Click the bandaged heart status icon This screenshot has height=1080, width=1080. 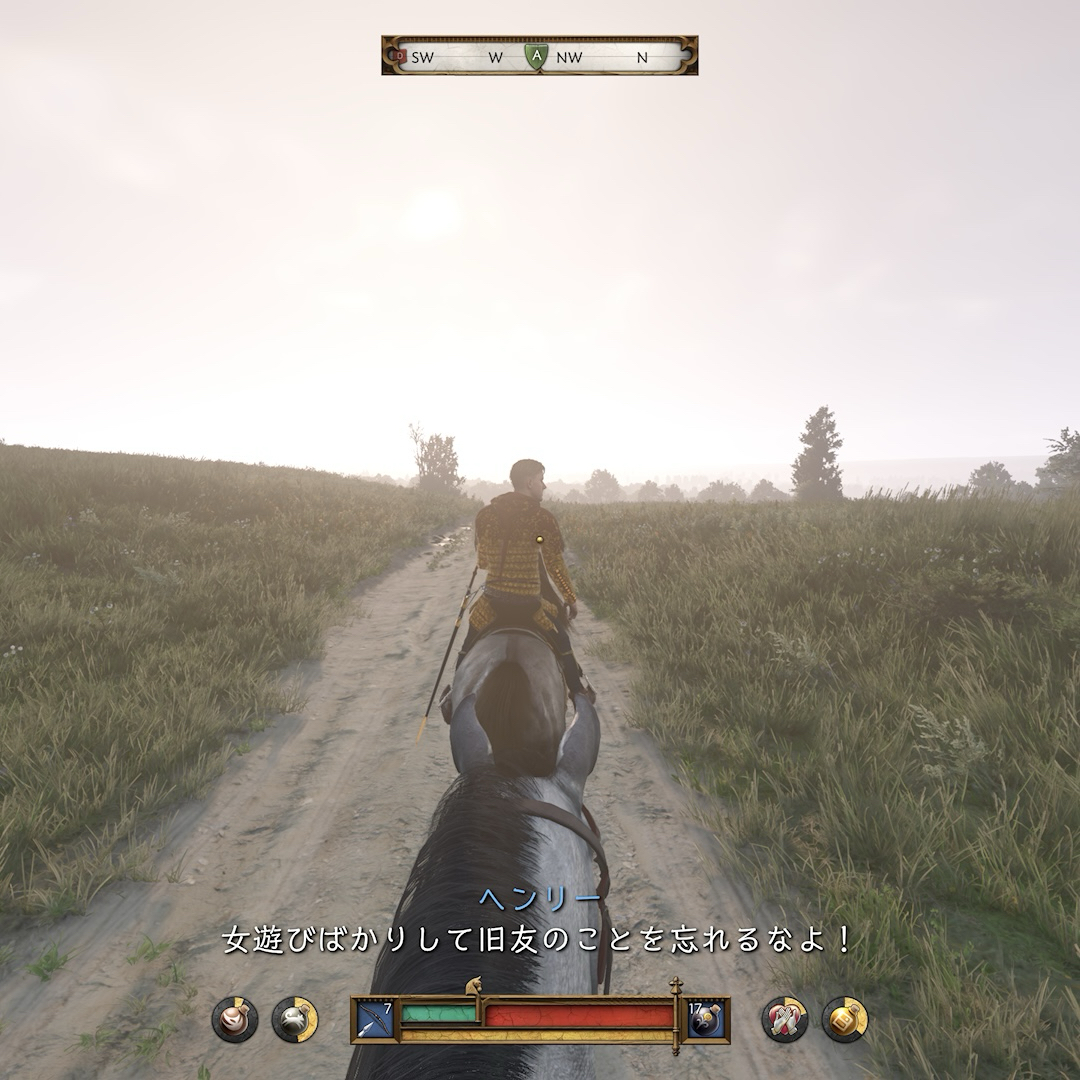(785, 1019)
